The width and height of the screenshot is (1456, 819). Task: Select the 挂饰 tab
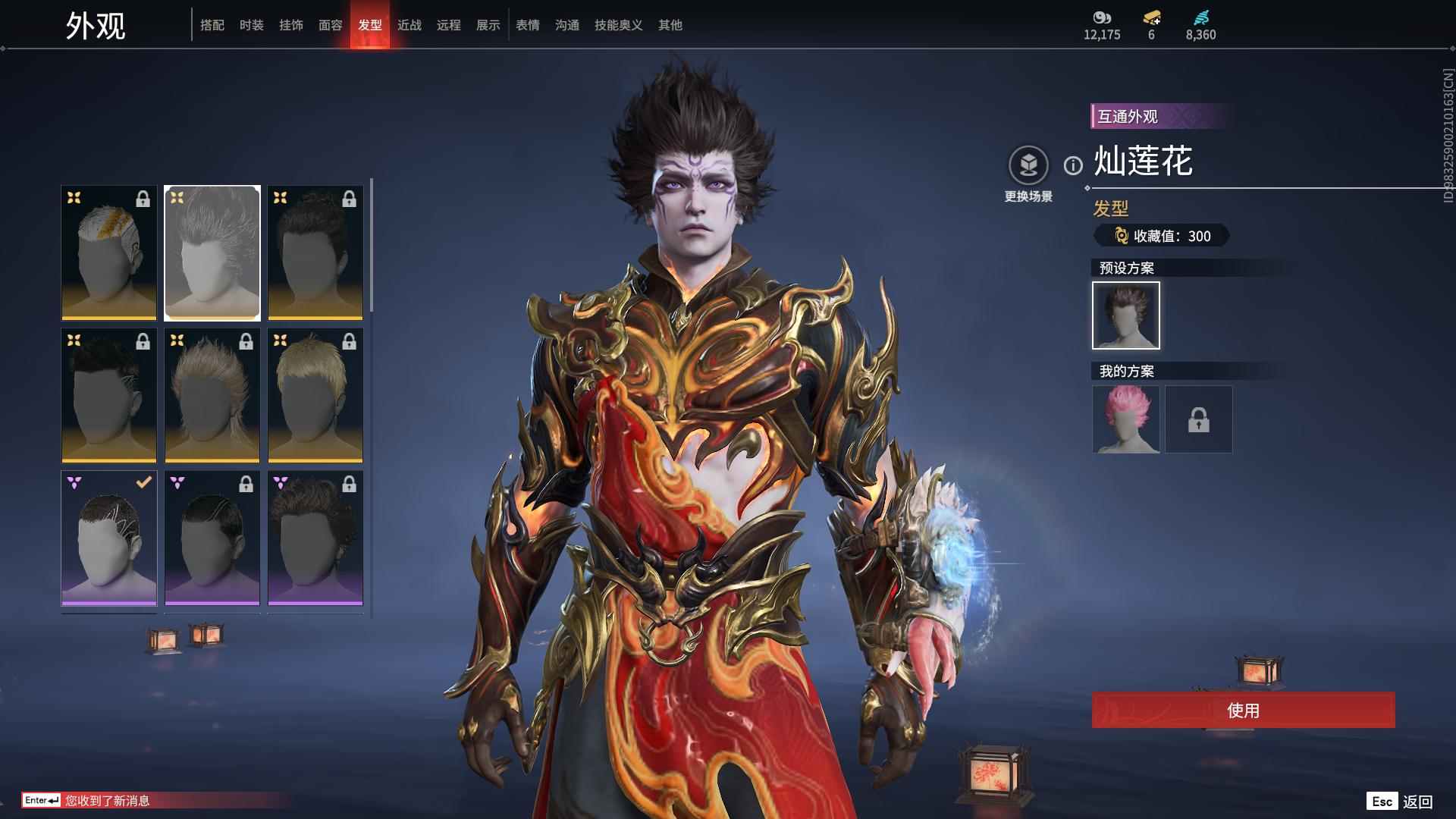pos(291,25)
